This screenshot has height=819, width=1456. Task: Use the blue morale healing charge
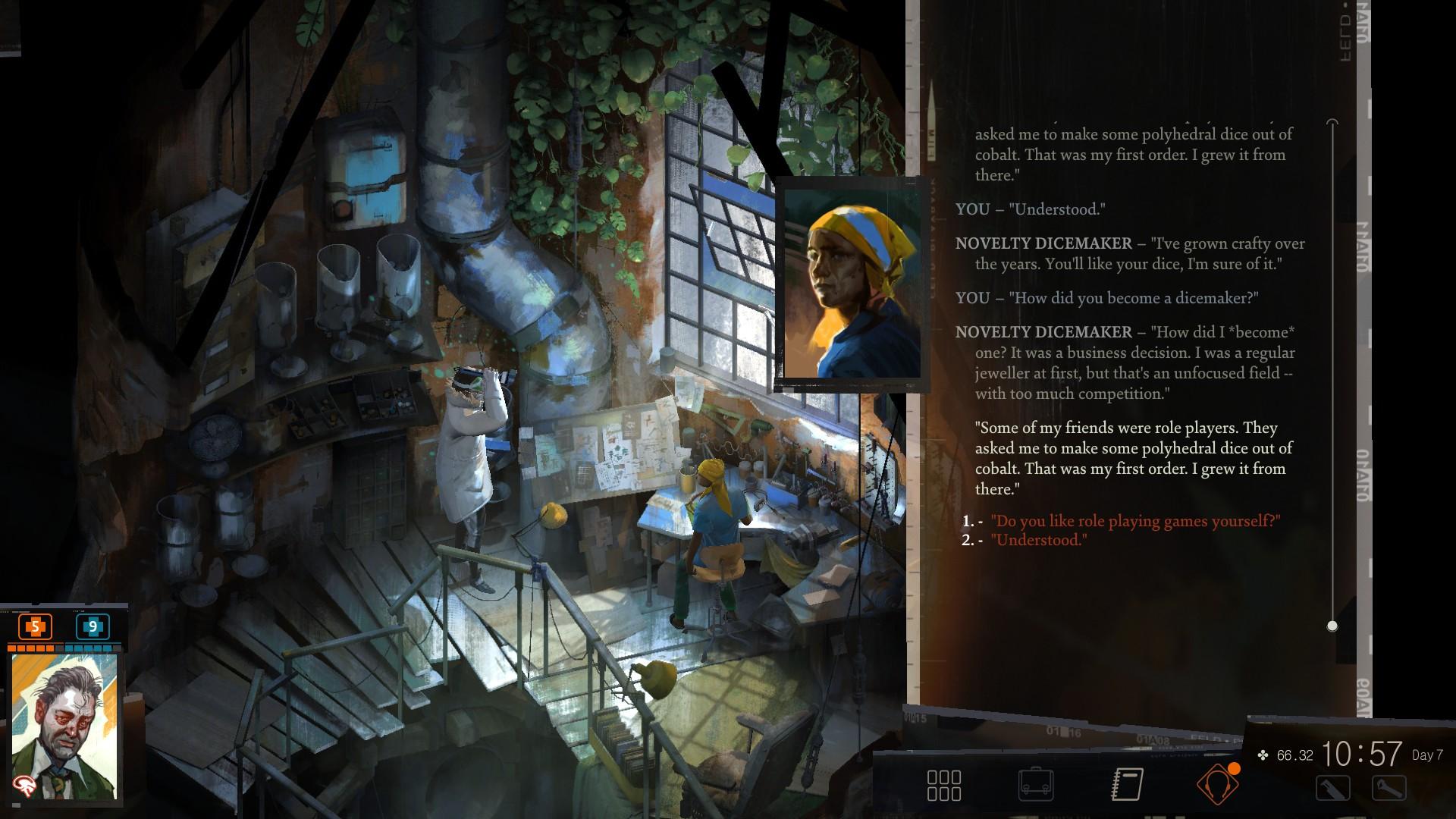click(93, 627)
